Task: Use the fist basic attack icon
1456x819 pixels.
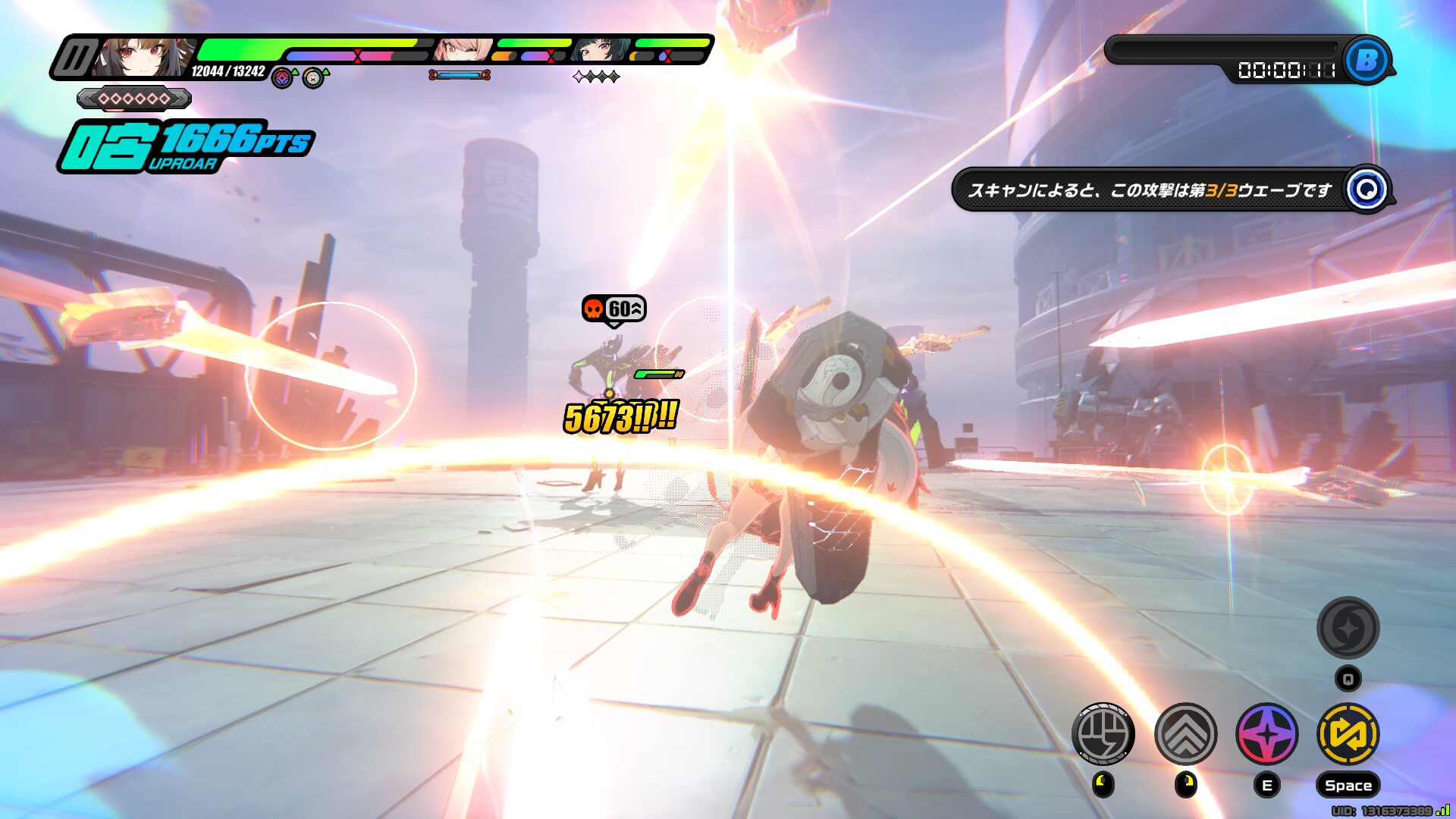Action: click(1103, 733)
